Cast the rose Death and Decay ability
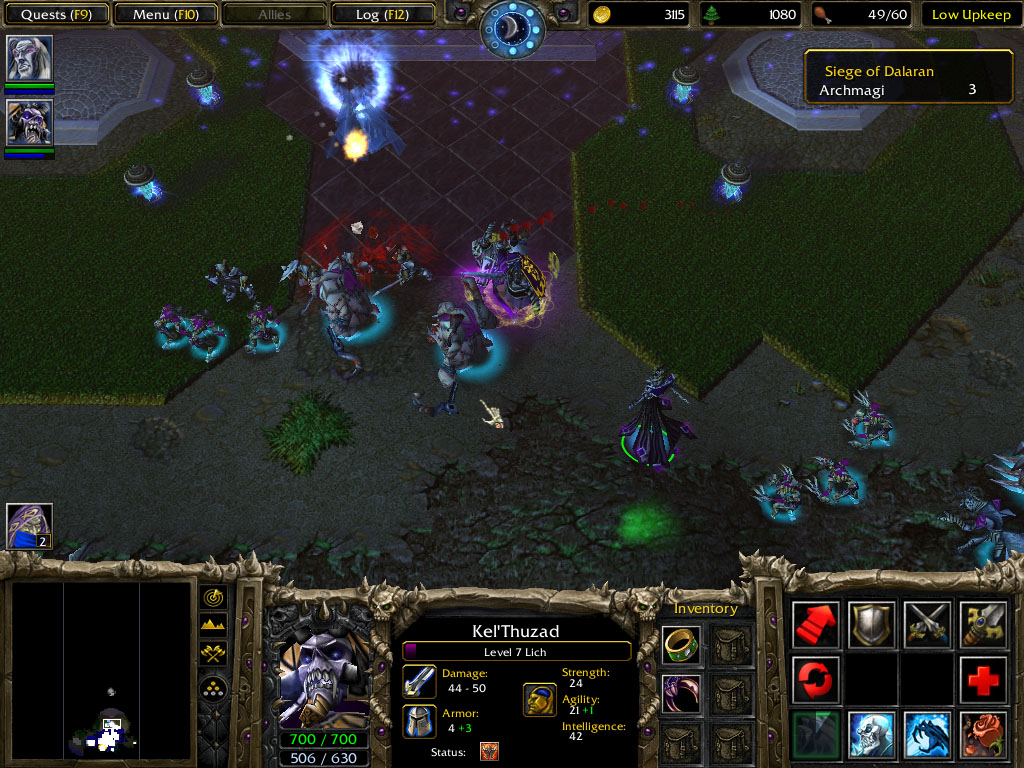1024x768 pixels. tap(983, 735)
